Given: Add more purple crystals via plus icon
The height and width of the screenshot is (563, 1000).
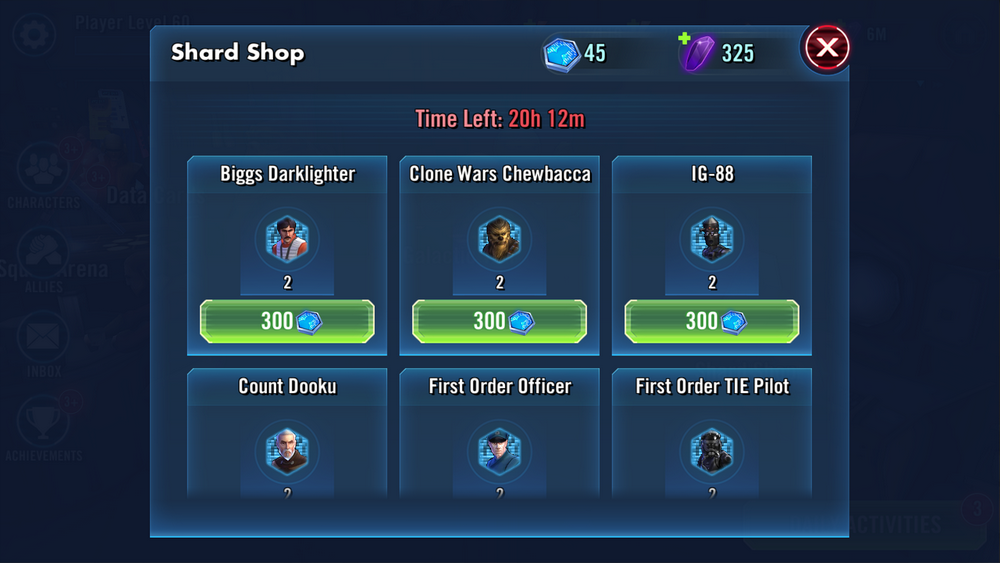Looking at the screenshot, I should [685, 39].
